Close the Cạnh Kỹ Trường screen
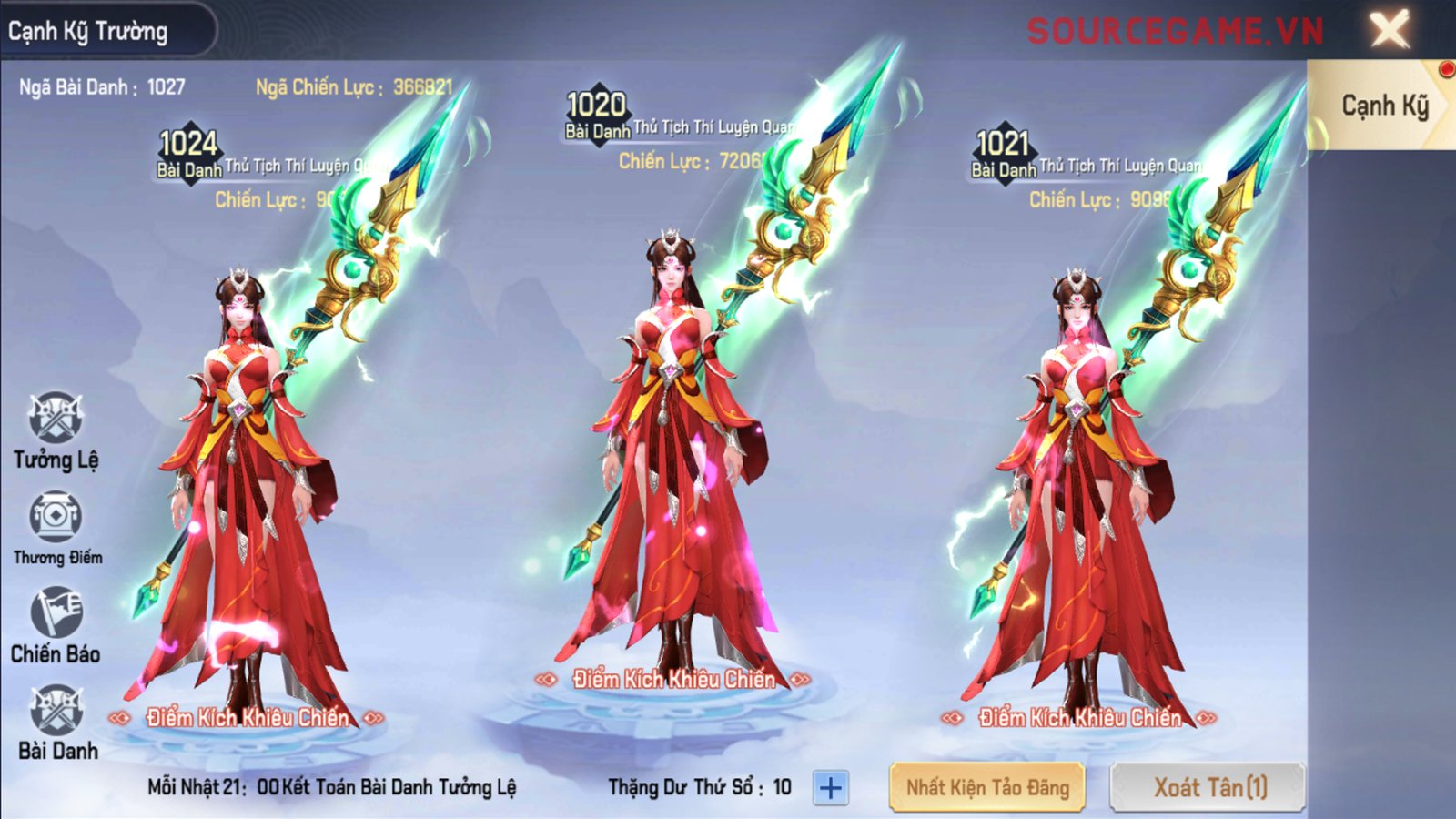The image size is (1456, 819). coord(1390,30)
